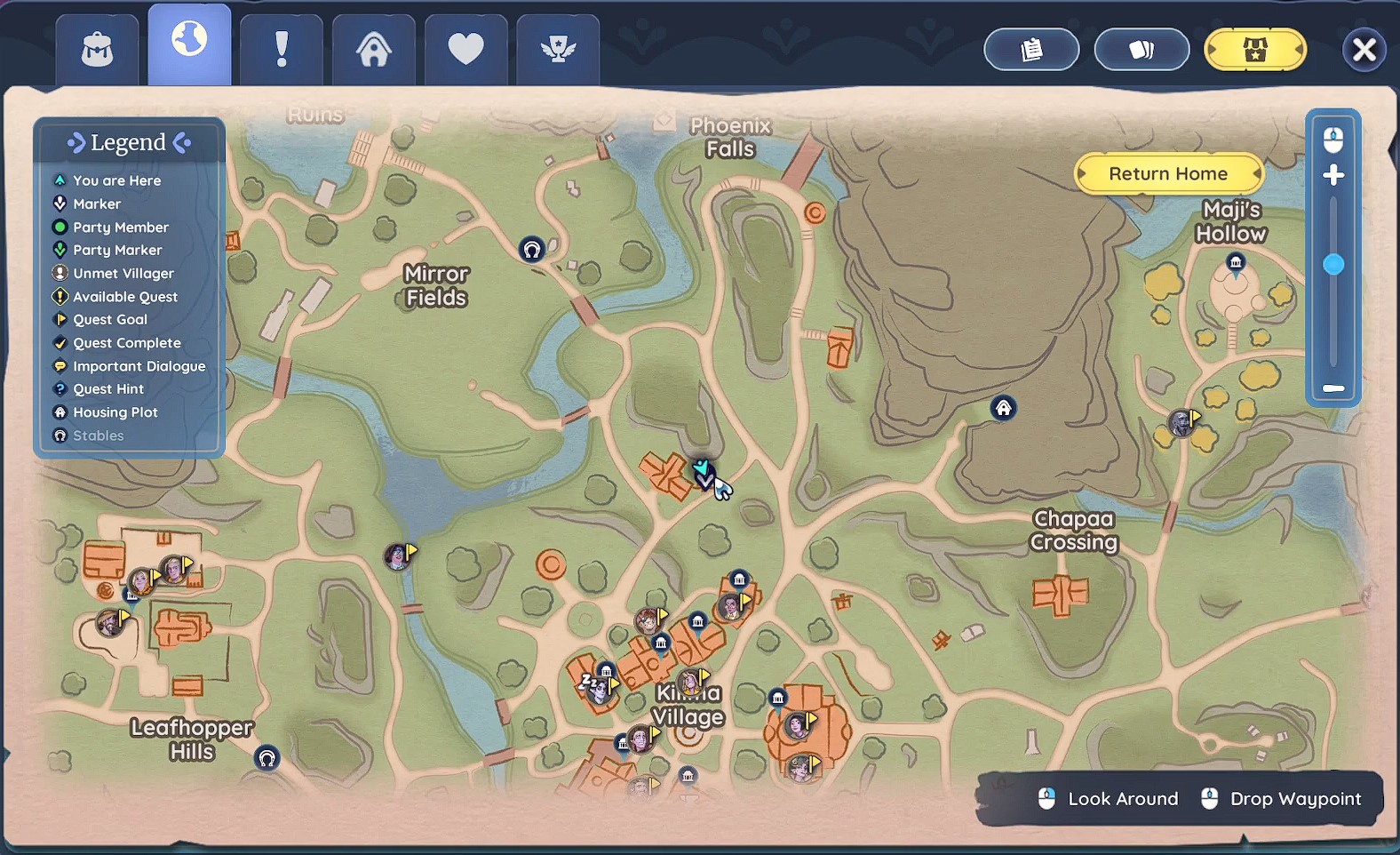Select the stables marker at Leafhopper Hills

(x=267, y=758)
